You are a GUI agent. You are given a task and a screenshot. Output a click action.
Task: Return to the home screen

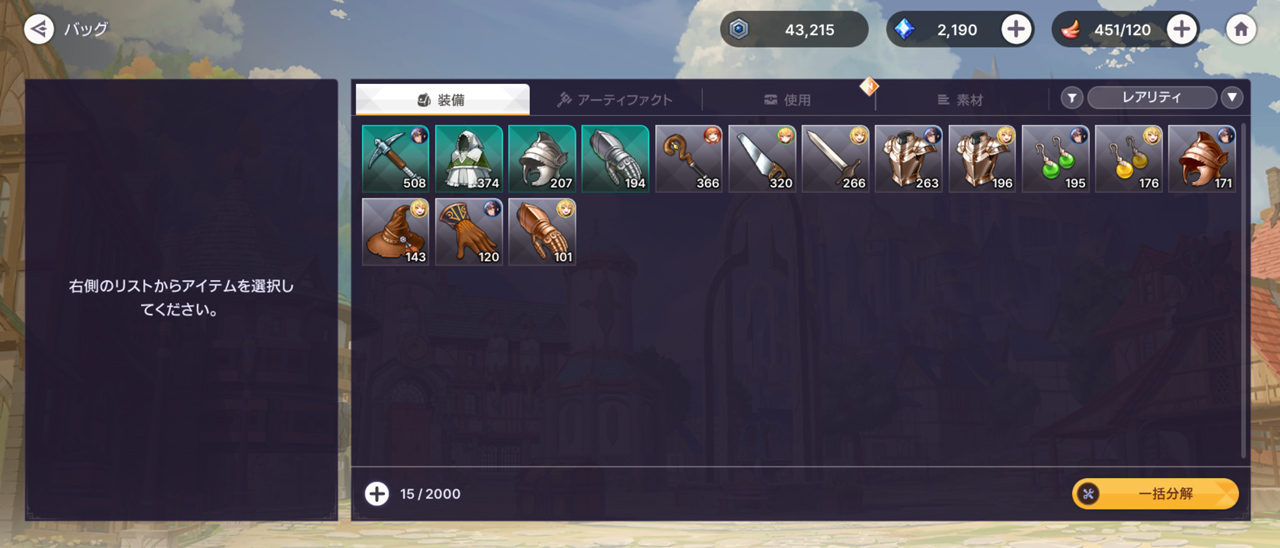point(1241,29)
